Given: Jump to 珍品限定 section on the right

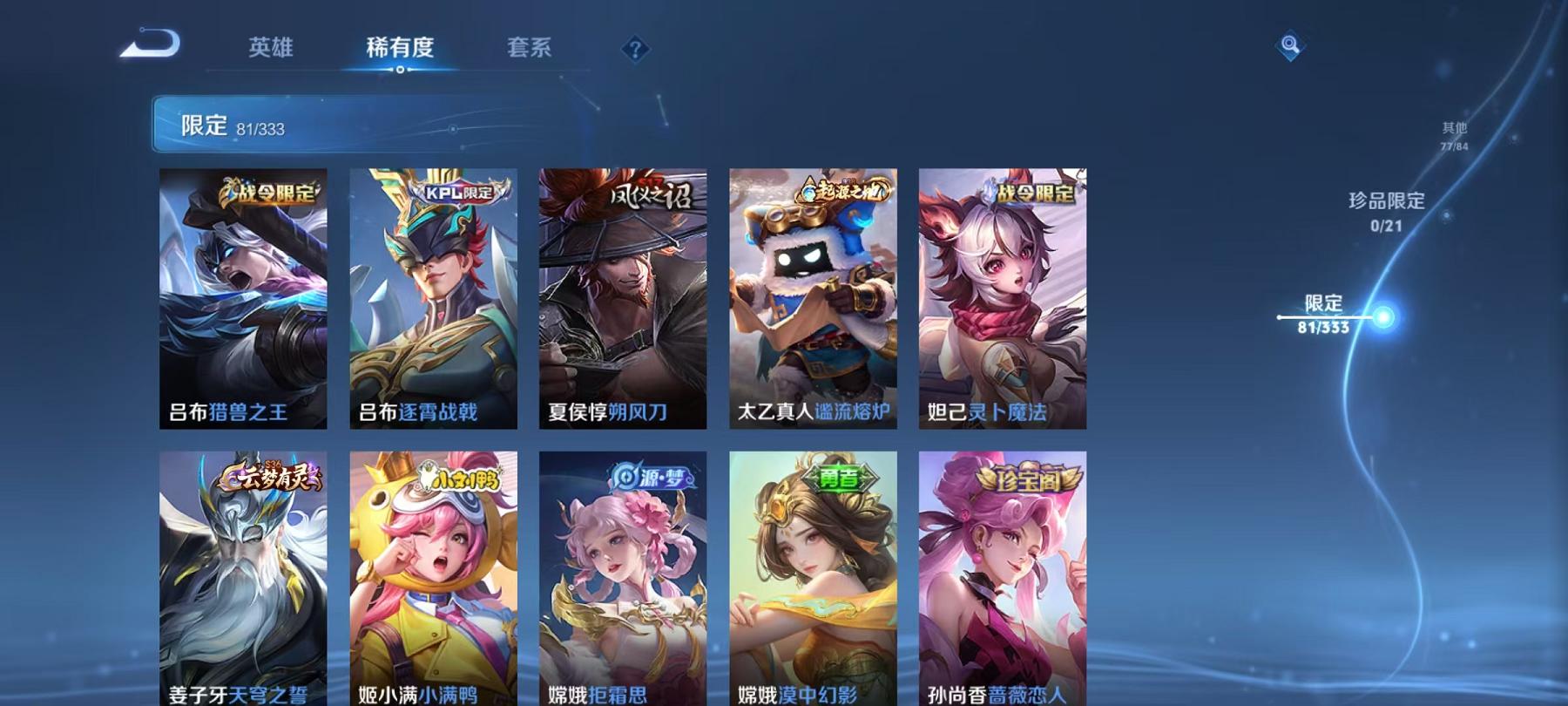Looking at the screenshot, I should tap(1384, 207).
